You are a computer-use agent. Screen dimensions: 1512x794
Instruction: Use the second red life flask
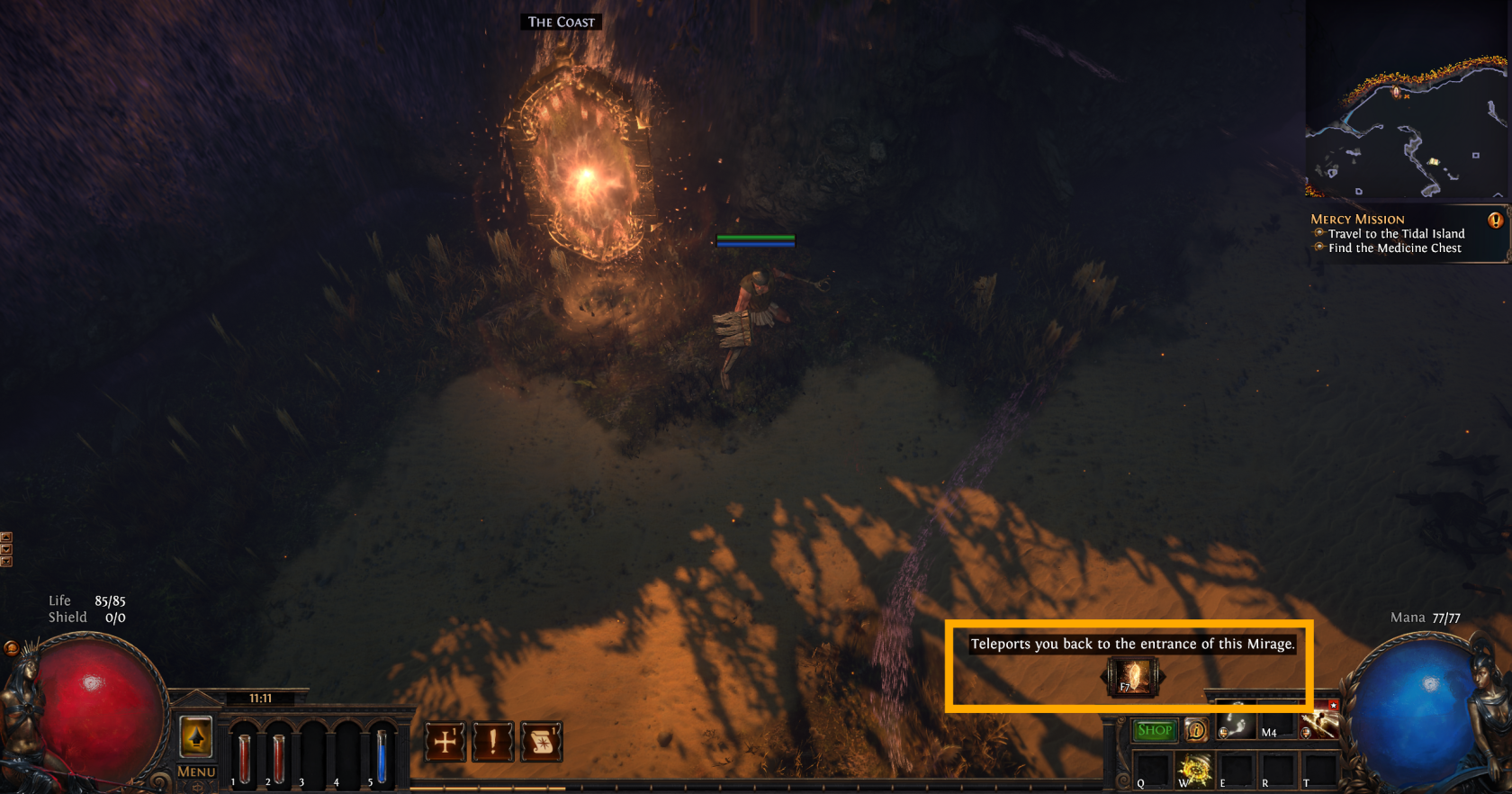(278, 757)
